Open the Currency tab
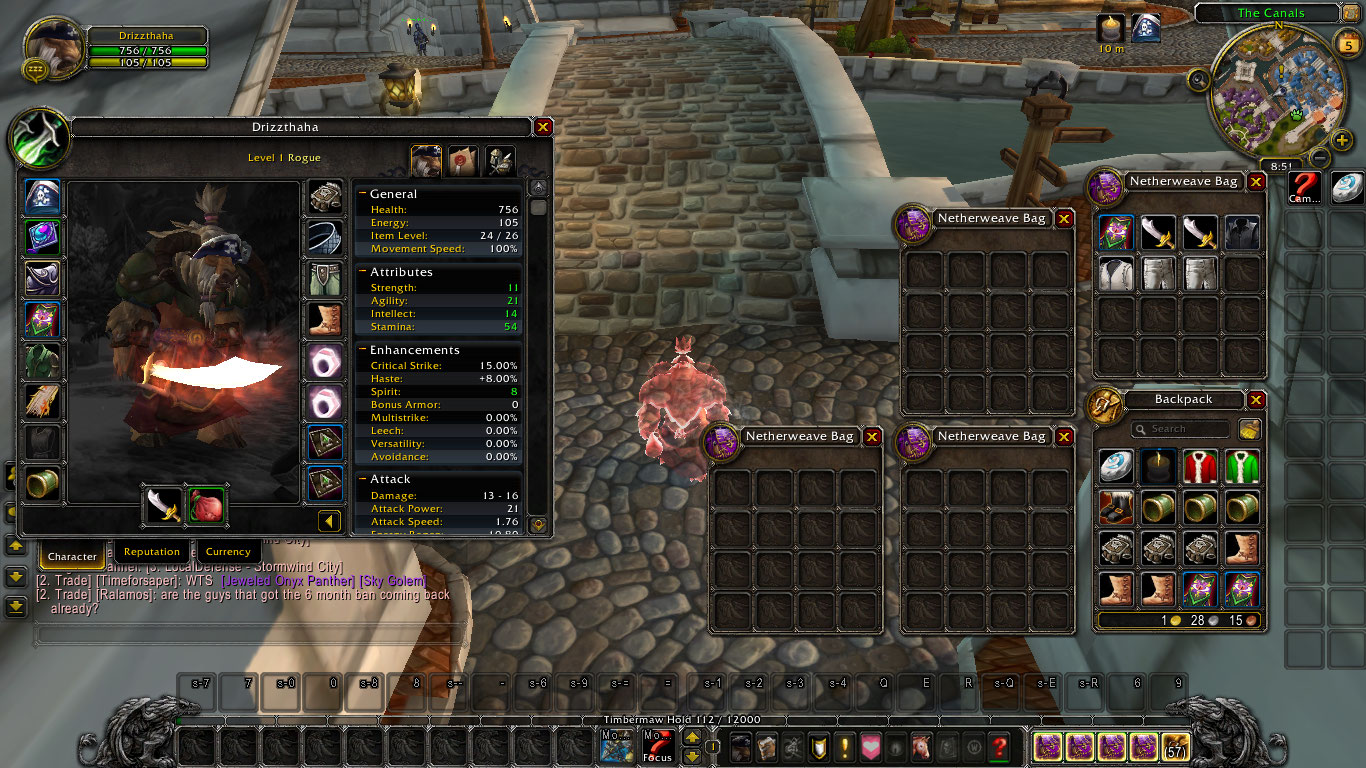This screenshot has width=1366, height=768. tap(228, 552)
